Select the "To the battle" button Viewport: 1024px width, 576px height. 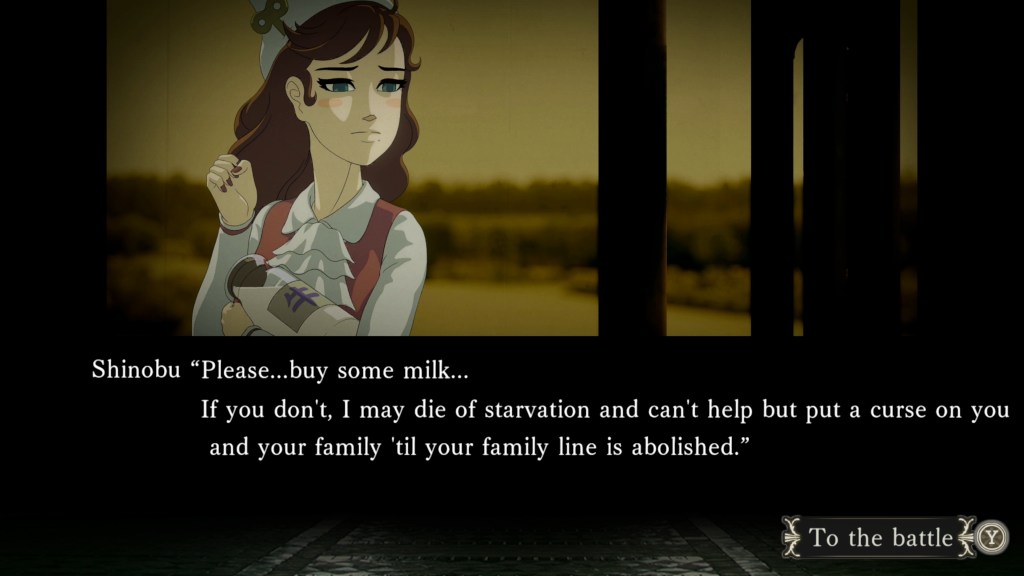point(880,538)
